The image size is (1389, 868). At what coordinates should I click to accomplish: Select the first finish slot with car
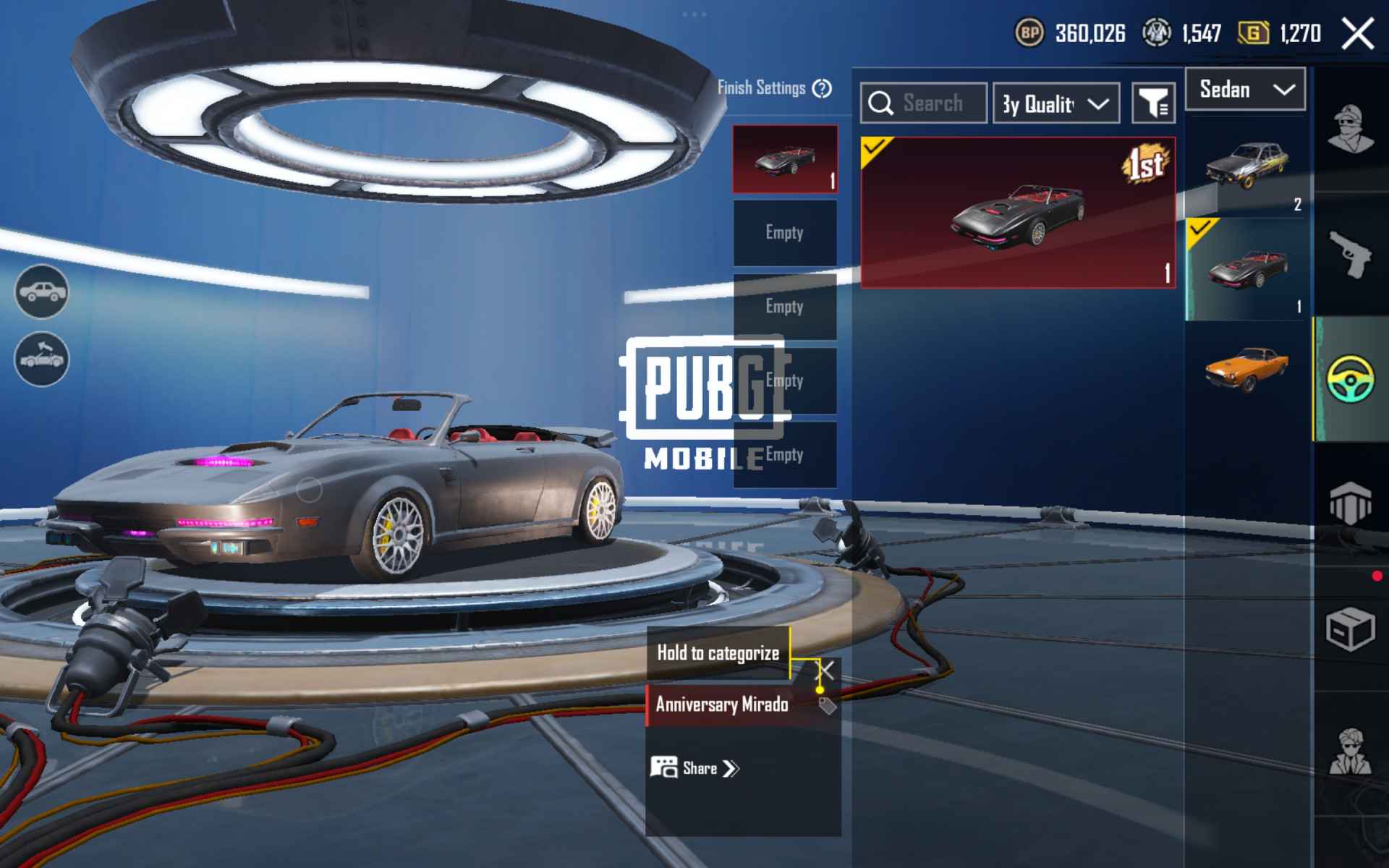pyautogui.click(x=785, y=159)
